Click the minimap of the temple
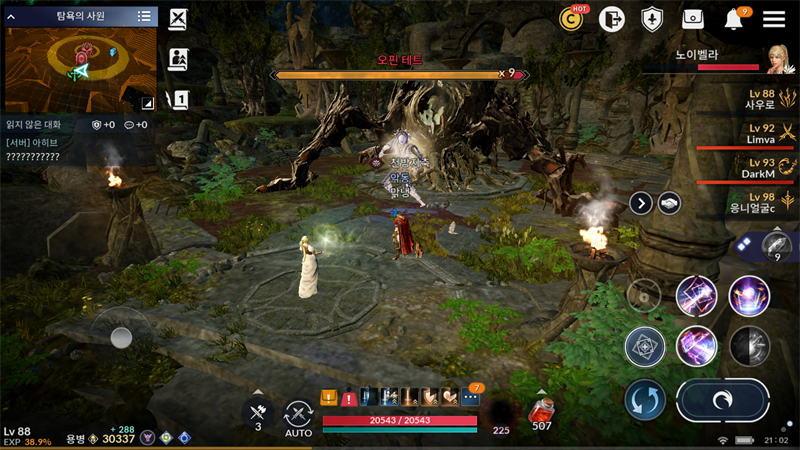 coord(80,67)
